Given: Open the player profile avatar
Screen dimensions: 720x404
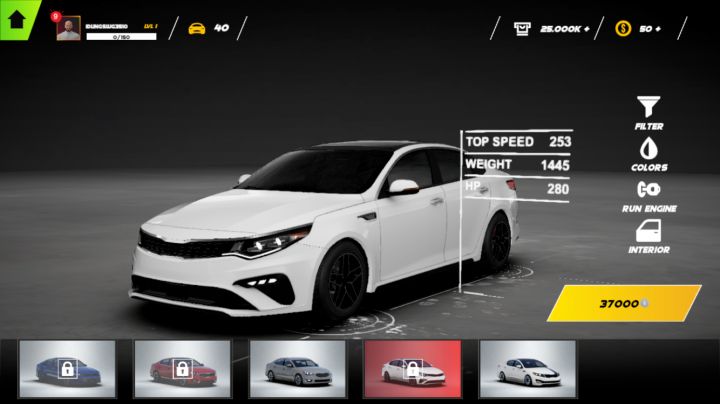Looking at the screenshot, I should click(x=69, y=29).
